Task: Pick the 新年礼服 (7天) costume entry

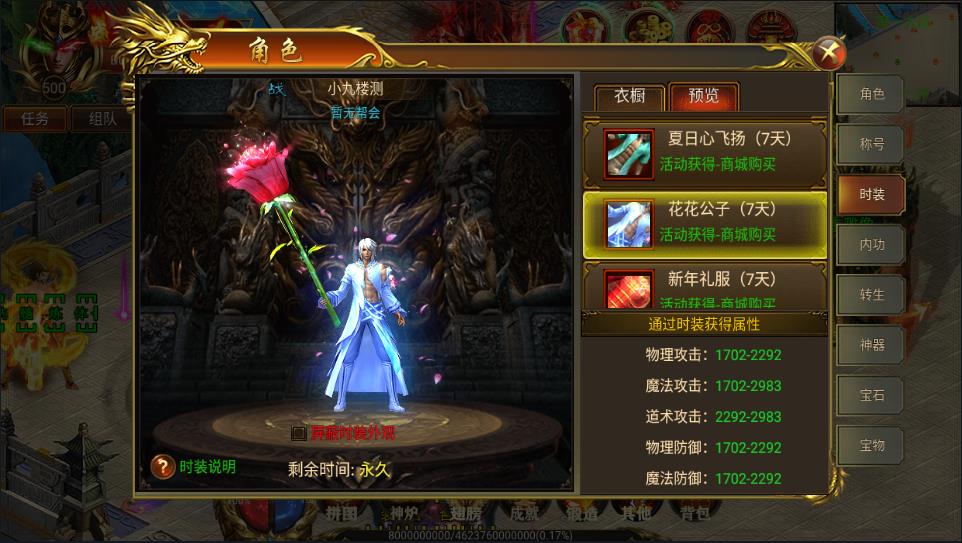Action: coord(704,287)
